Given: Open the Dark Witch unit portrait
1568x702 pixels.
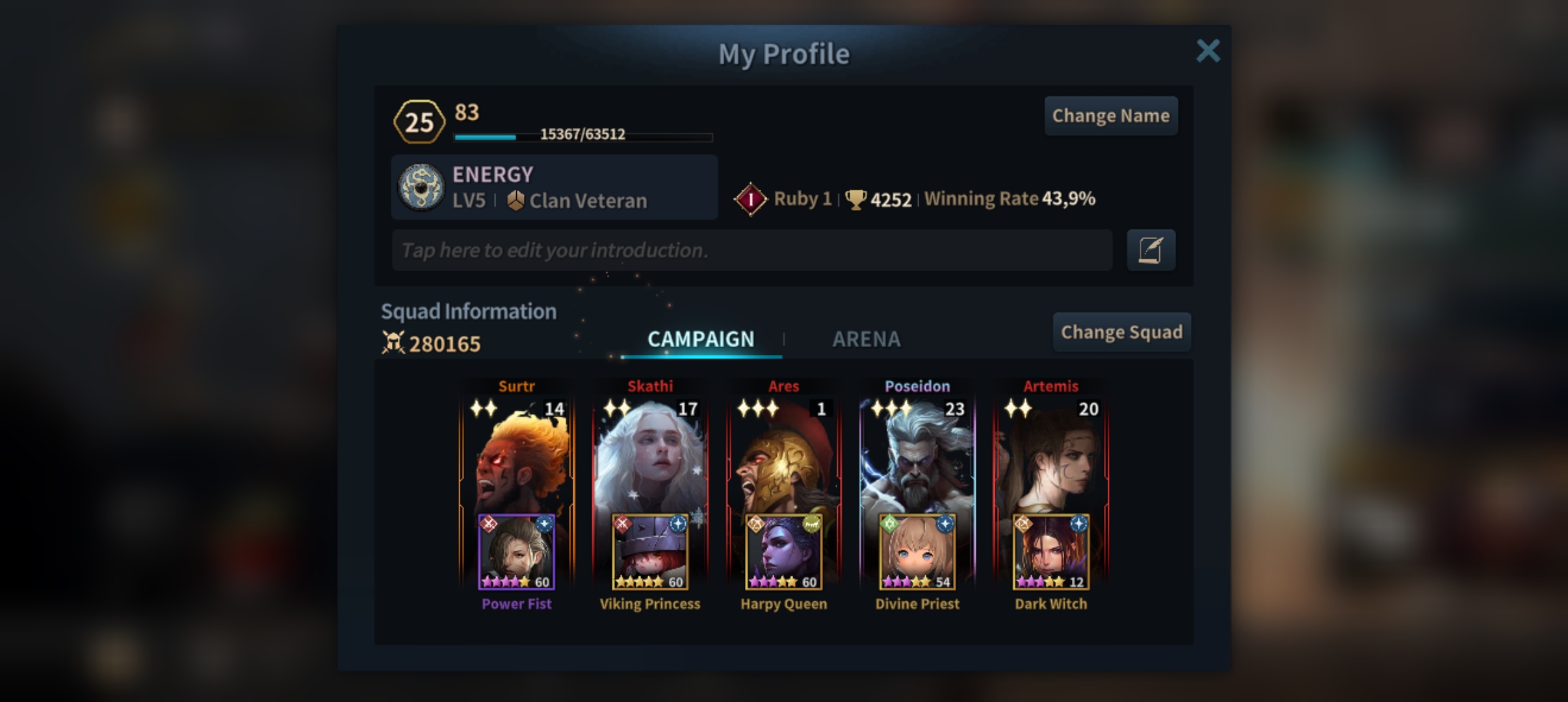Looking at the screenshot, I should pos(1051,552).
